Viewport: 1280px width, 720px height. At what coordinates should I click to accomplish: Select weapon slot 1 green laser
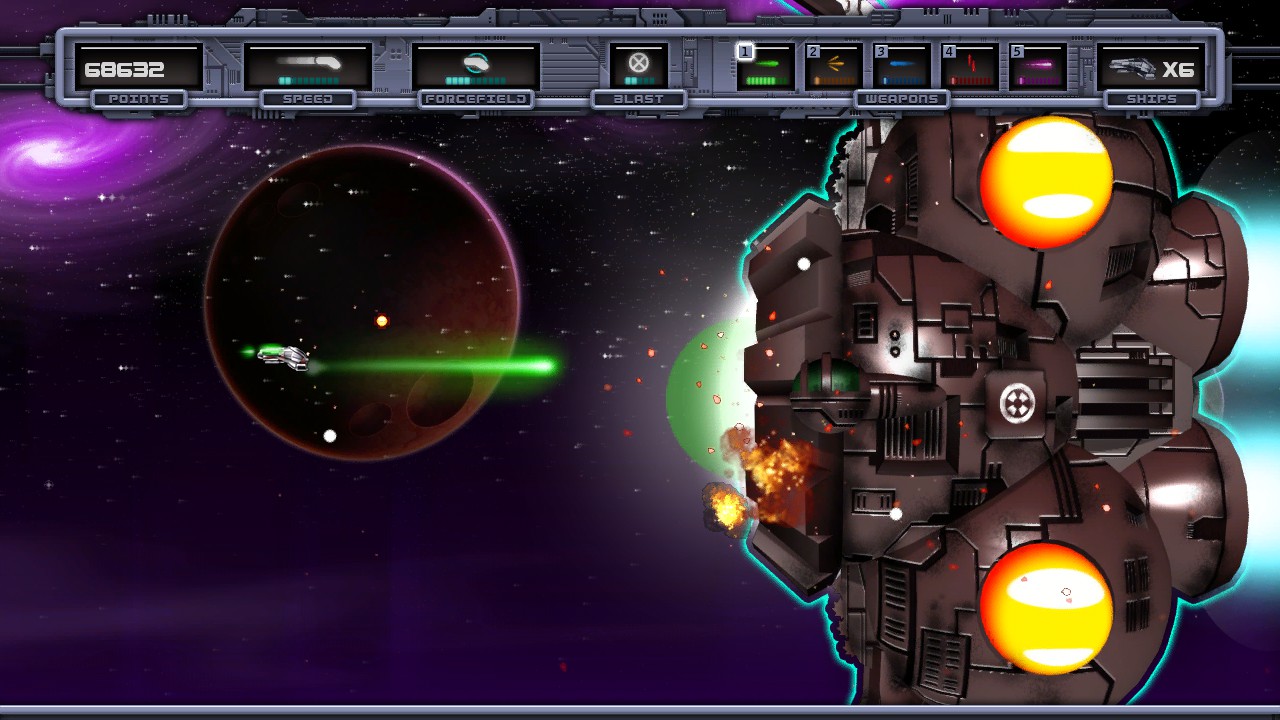pyautogui.click(x=765, y=67)
